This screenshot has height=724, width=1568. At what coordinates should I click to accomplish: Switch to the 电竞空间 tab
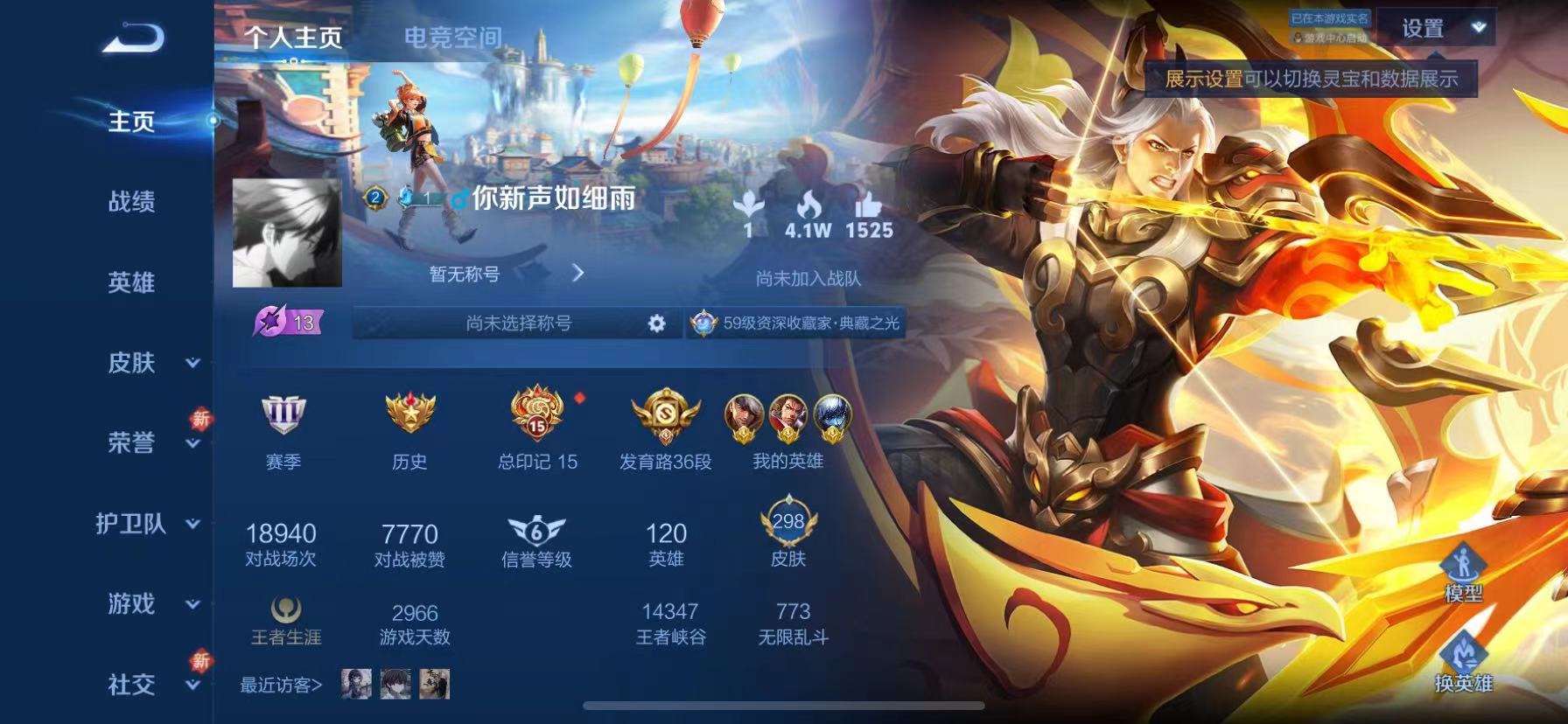click(x=452, y=37)
